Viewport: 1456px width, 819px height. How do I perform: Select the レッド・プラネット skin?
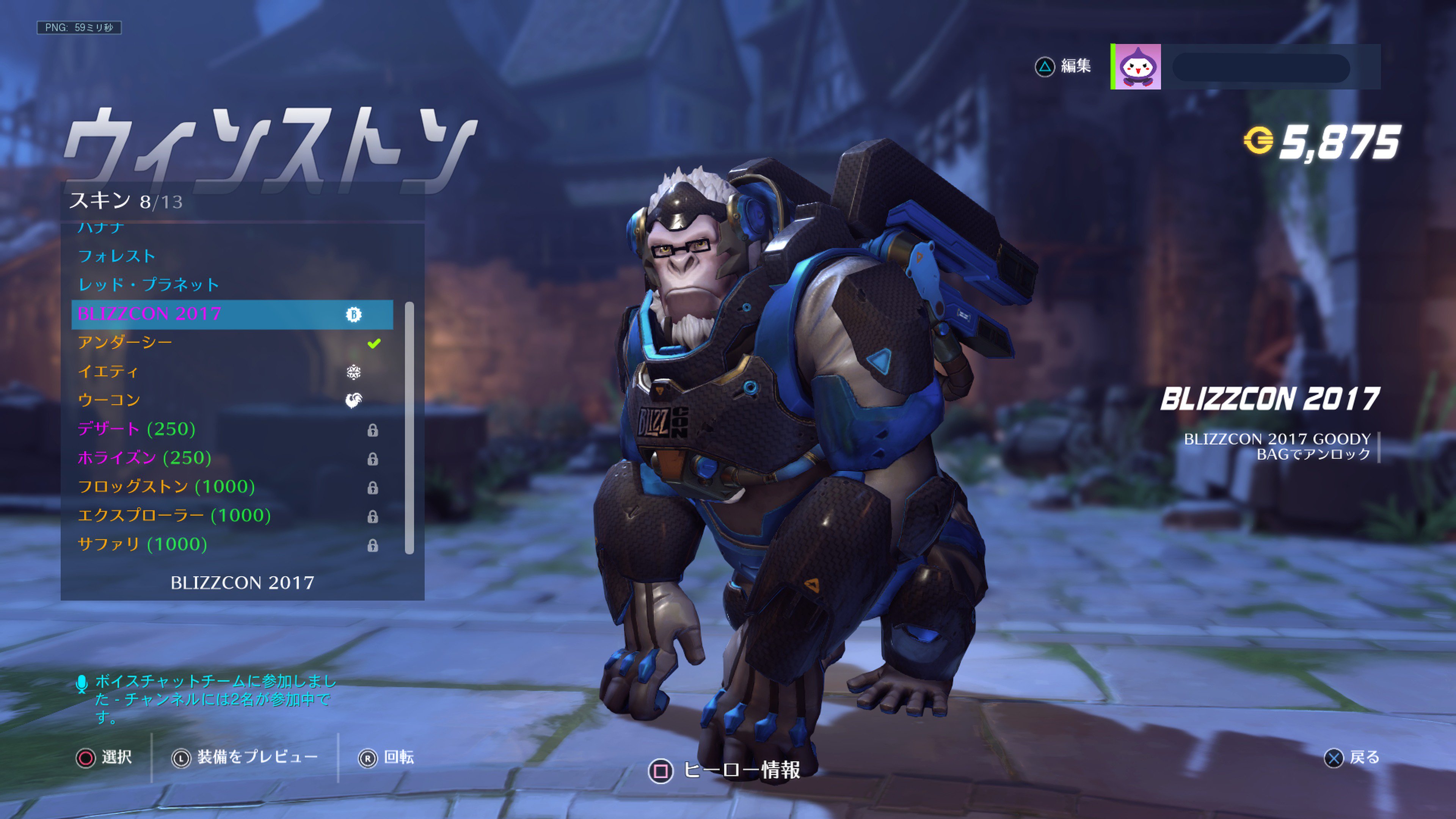[x=150, y=284]
